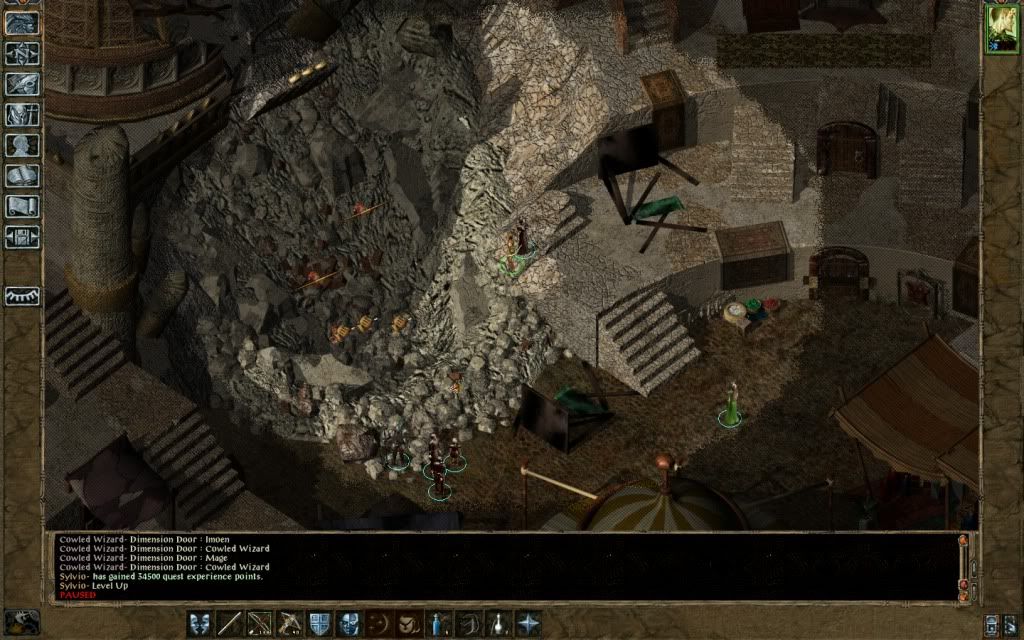
Task: Open the options disk icon
Action: coord(22,237)
